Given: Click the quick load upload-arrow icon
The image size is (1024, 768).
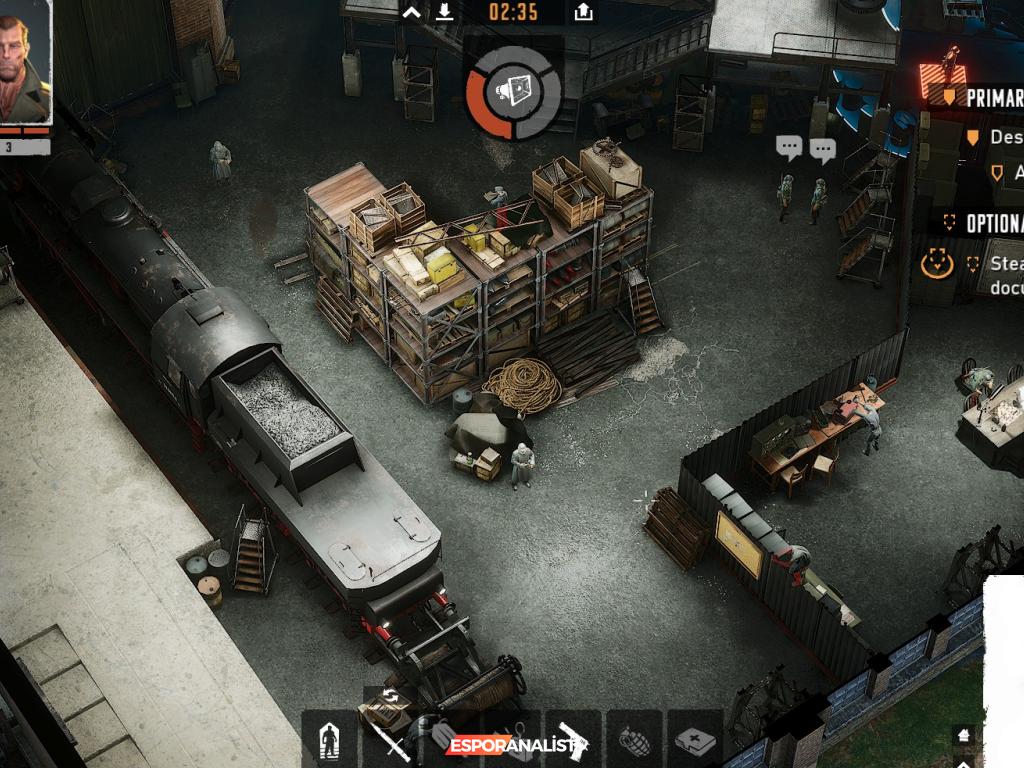Looking at the screenshot, I should pyautogui.click(x=584, y=12).
